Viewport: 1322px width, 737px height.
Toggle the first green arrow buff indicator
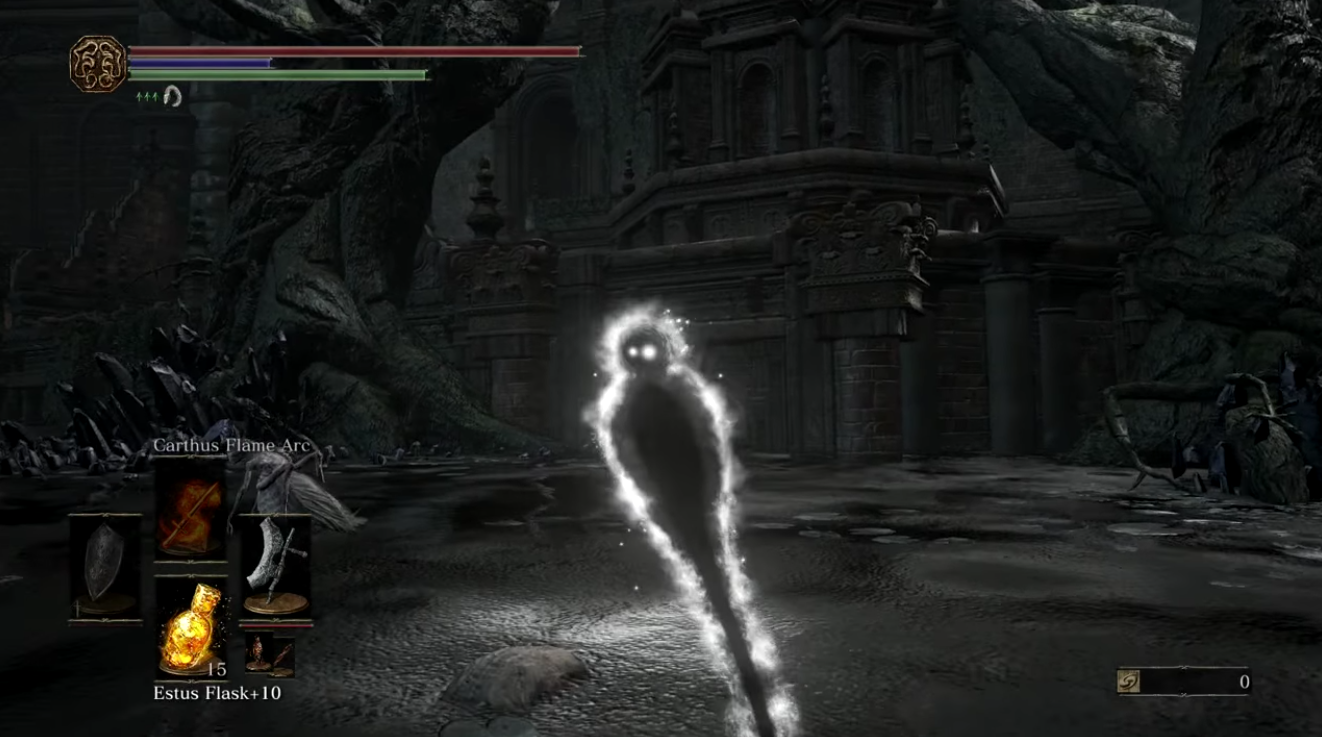(138, 97)
